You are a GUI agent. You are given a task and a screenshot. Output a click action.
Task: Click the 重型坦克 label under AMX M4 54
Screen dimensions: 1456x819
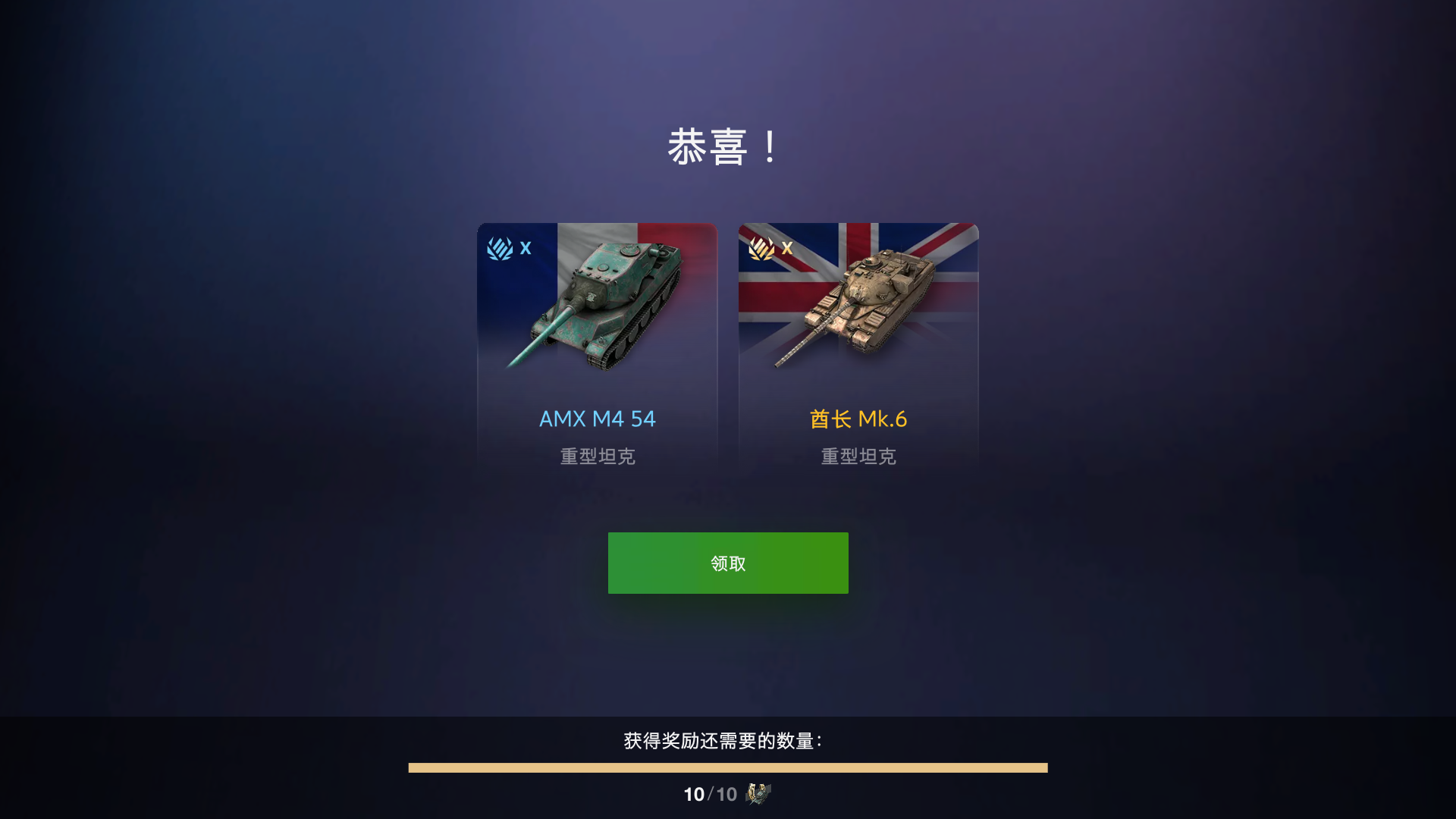click(x=598, y=456)
